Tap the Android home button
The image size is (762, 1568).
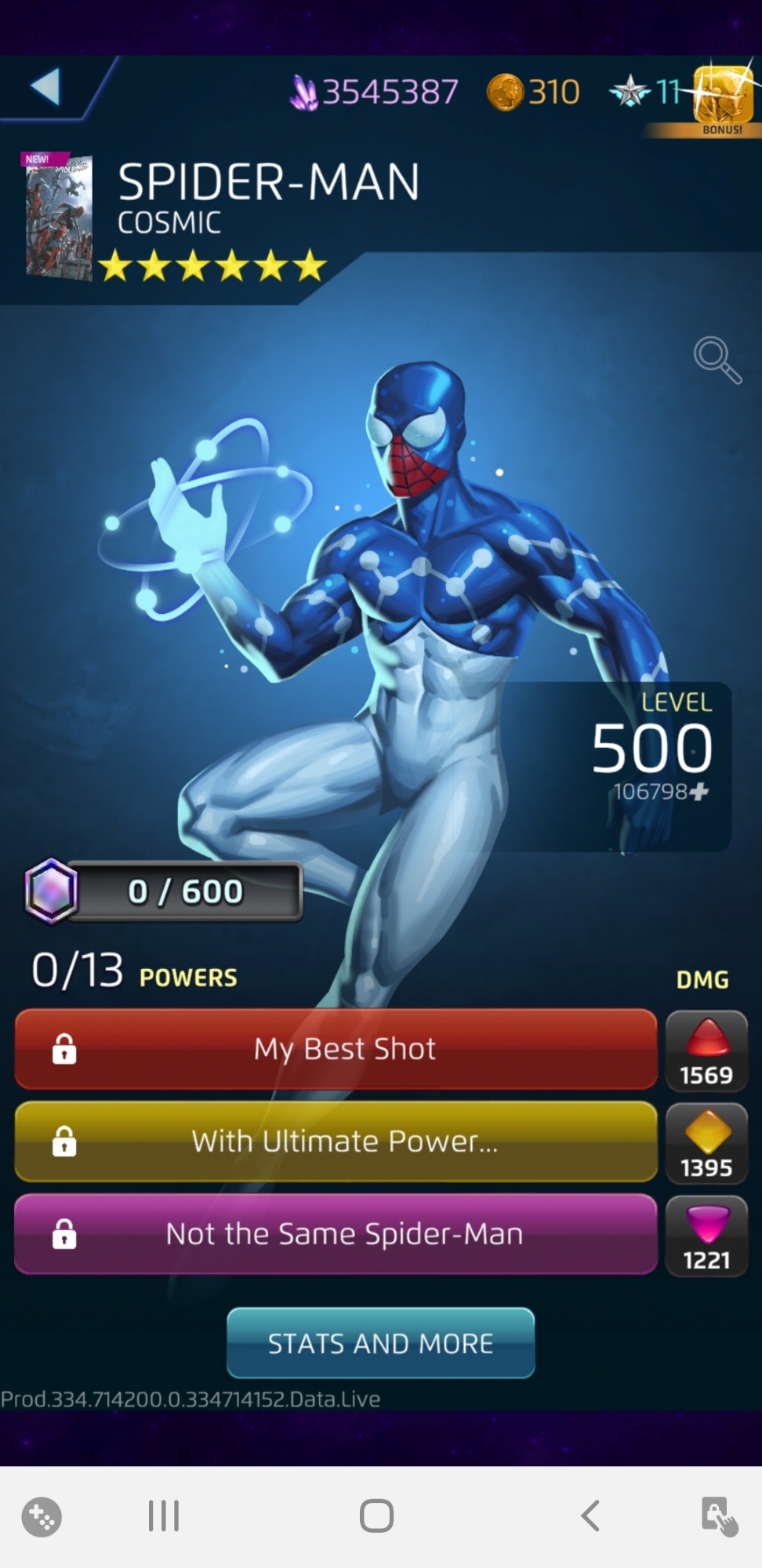click(x=376, y=1515)
